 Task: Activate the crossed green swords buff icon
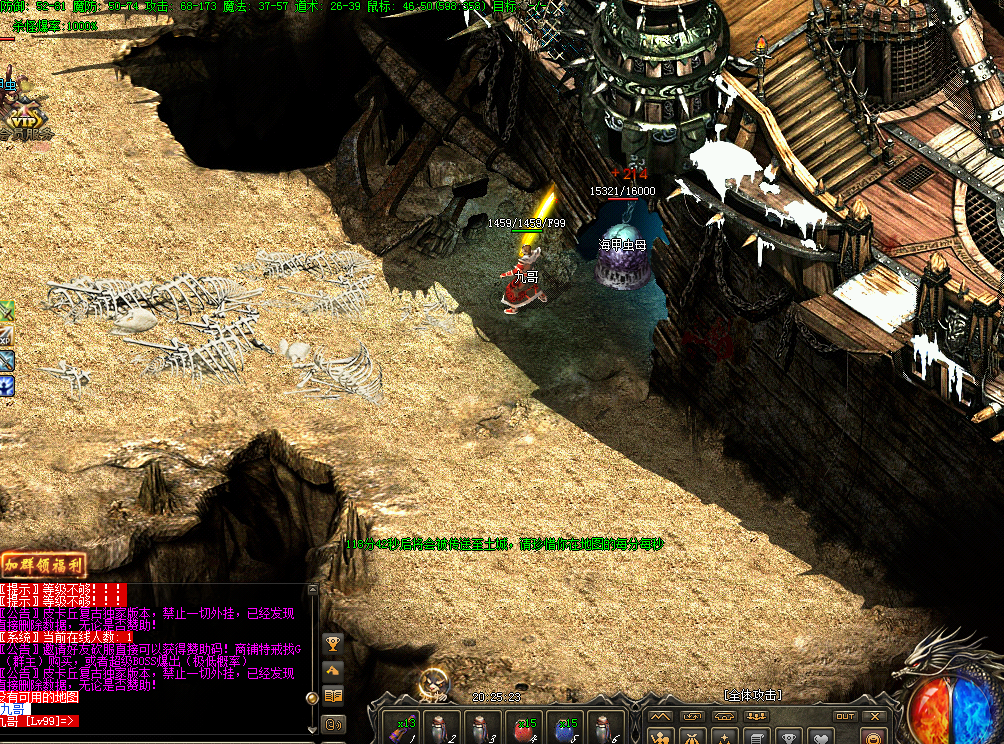pyautogui.click(x=6, y=312)
